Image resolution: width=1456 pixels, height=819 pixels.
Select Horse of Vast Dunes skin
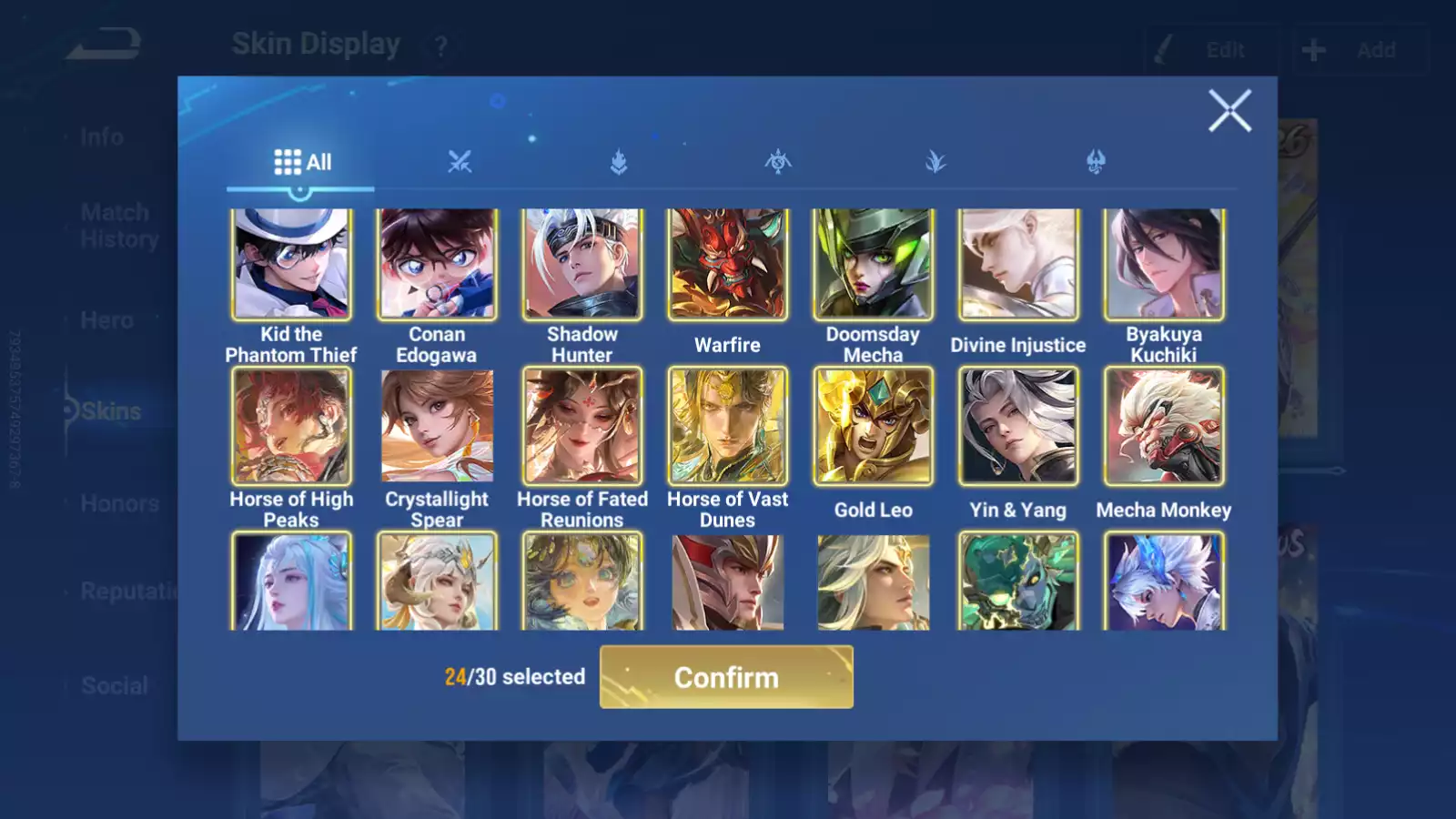coord(728,426)
